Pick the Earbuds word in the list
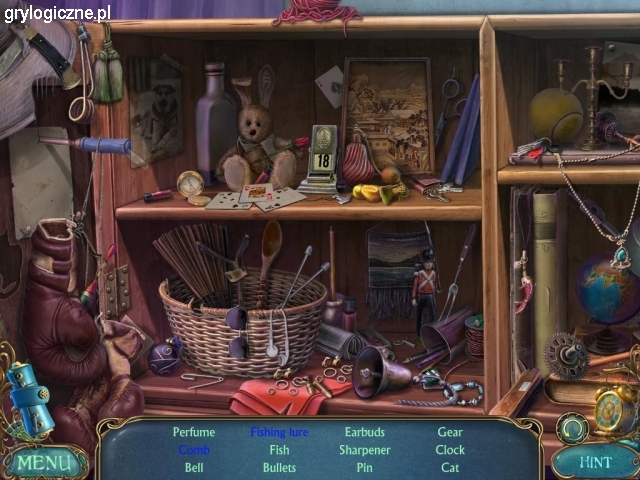 [364, 433]
